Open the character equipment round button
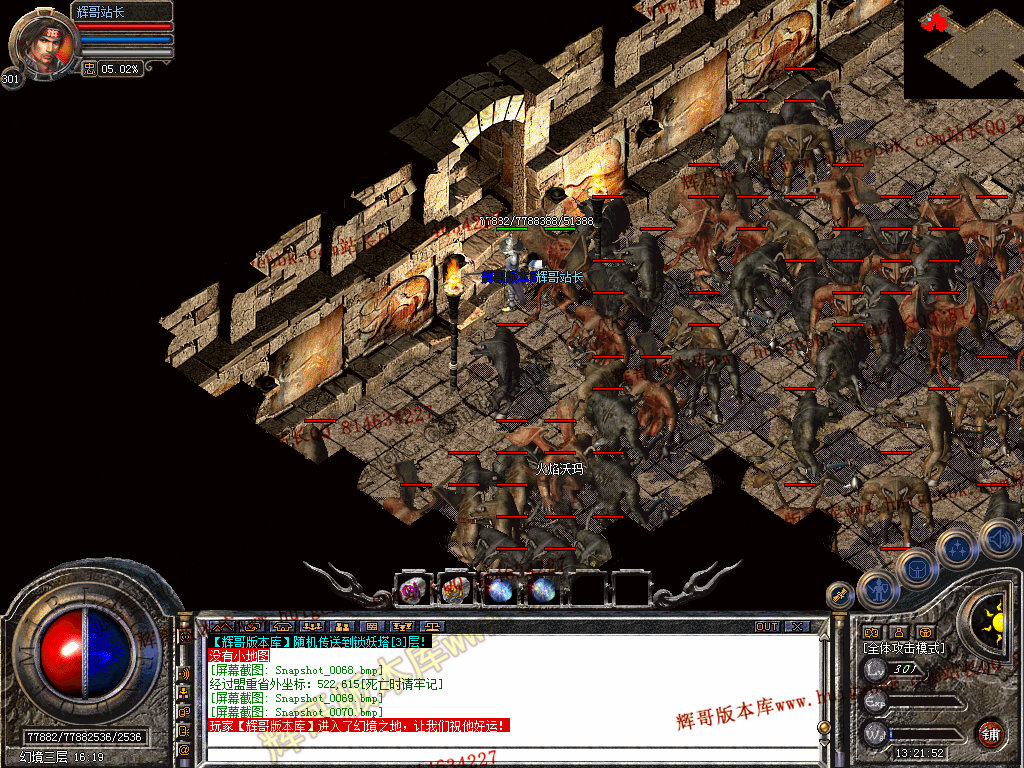The image size is (1024, 768). 877,590
